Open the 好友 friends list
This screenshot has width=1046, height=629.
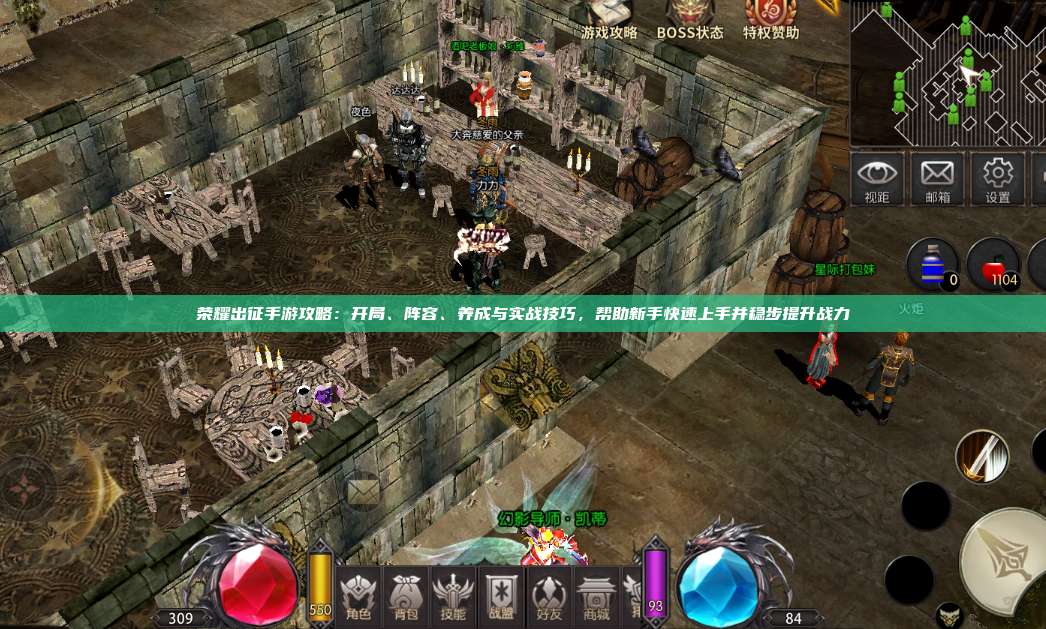point(549,595)
